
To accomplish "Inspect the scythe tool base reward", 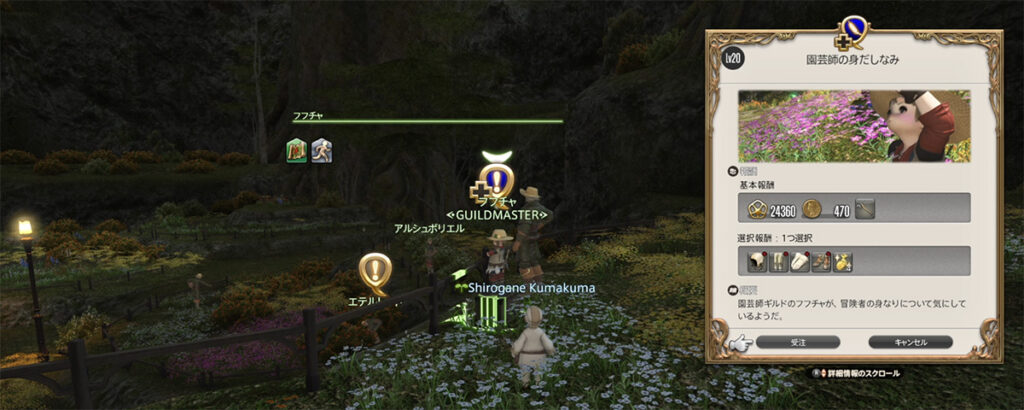I will (866, 208).
